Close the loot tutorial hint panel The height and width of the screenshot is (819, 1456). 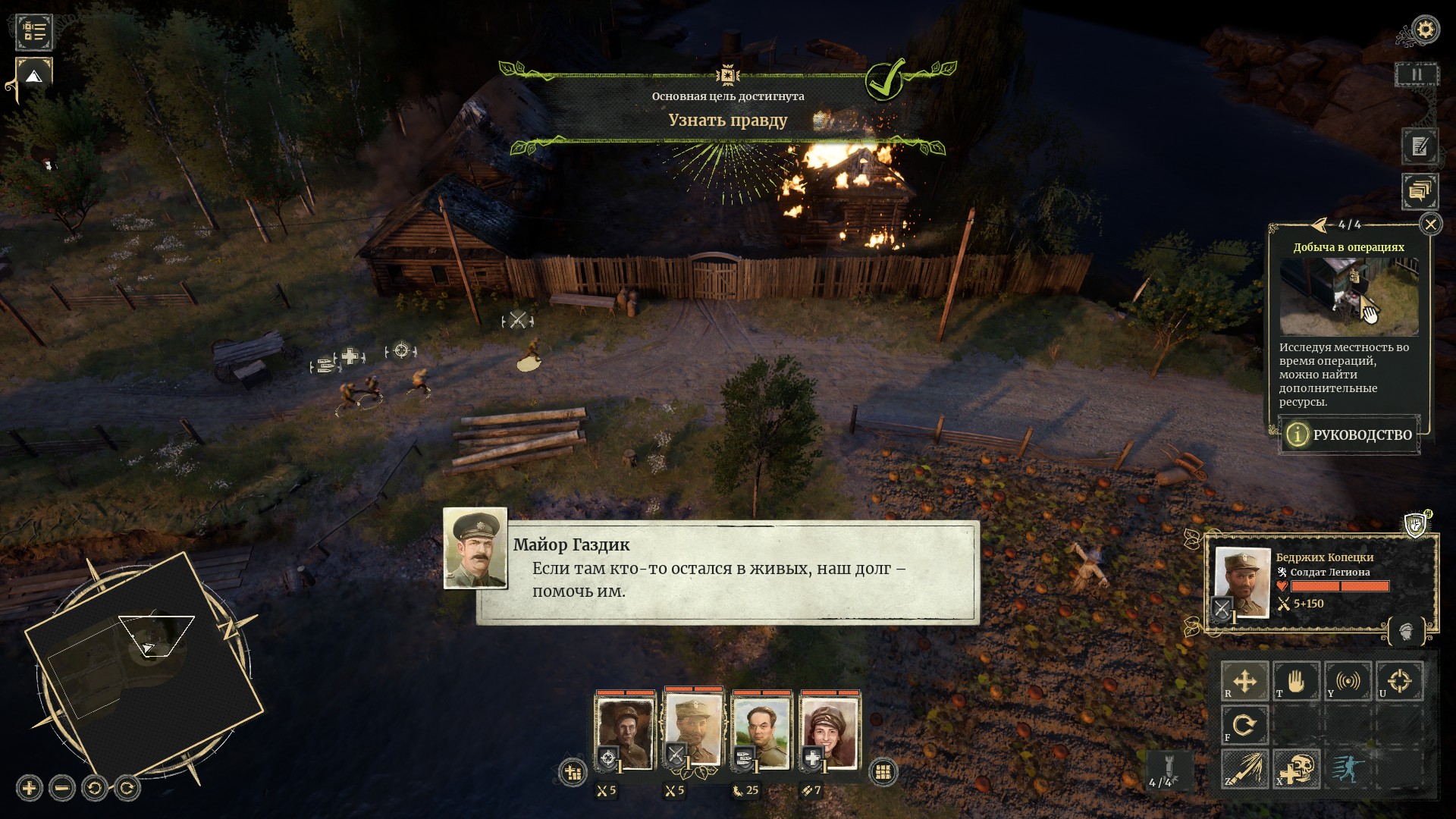tap(1430, 224)
